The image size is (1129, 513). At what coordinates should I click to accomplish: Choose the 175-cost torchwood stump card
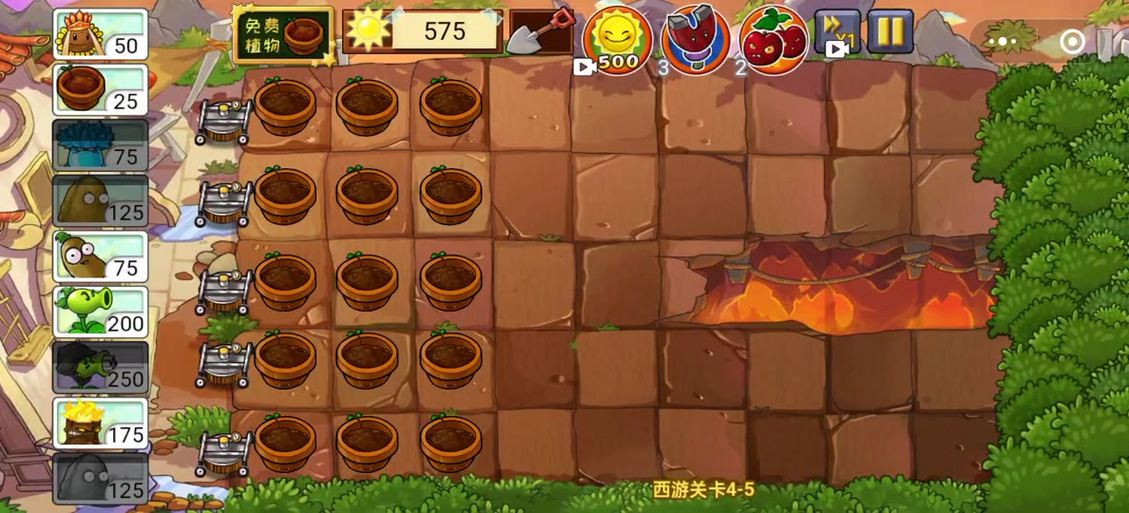point(100,423)
